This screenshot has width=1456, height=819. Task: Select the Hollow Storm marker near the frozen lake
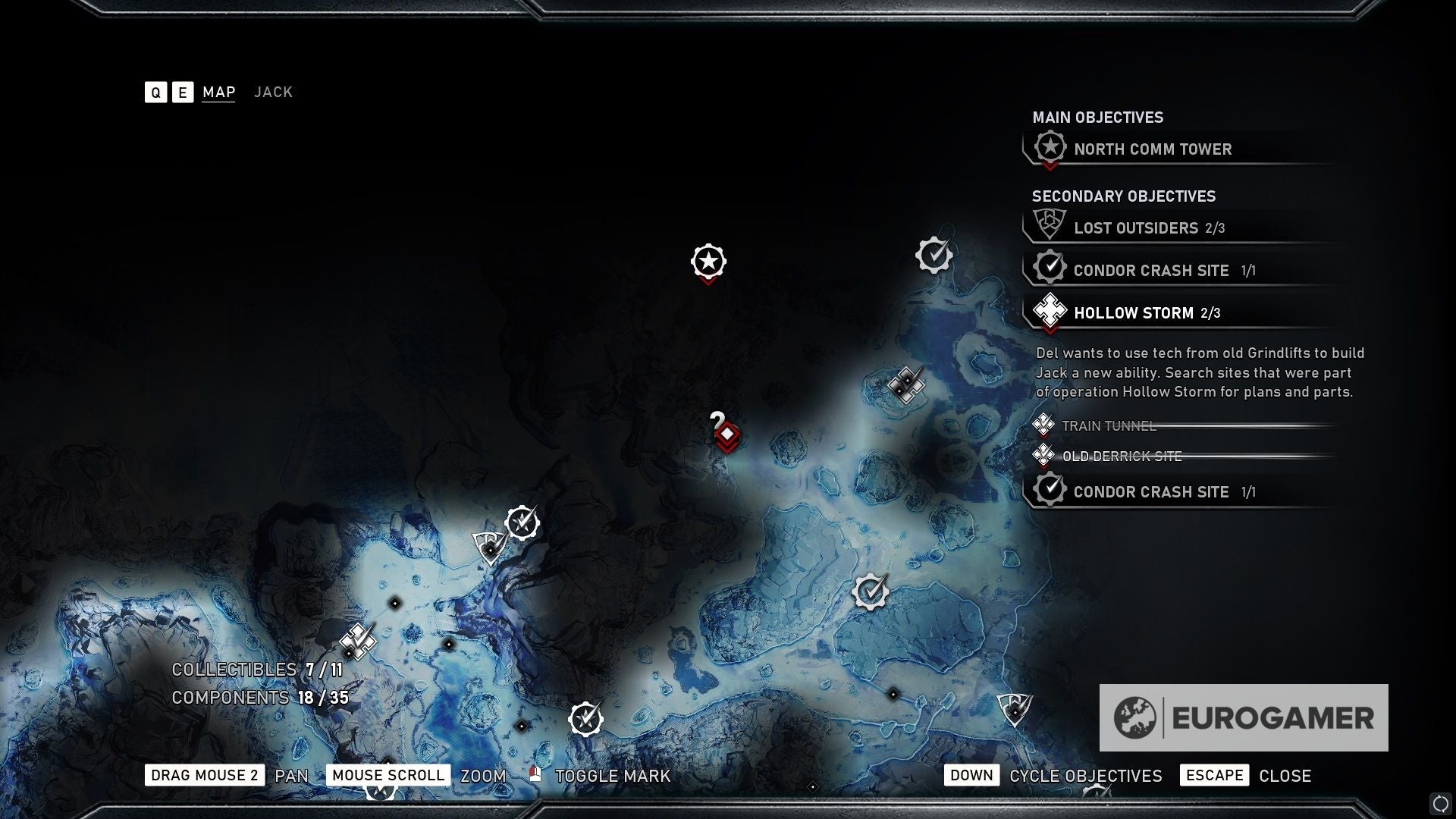[907, 385]
